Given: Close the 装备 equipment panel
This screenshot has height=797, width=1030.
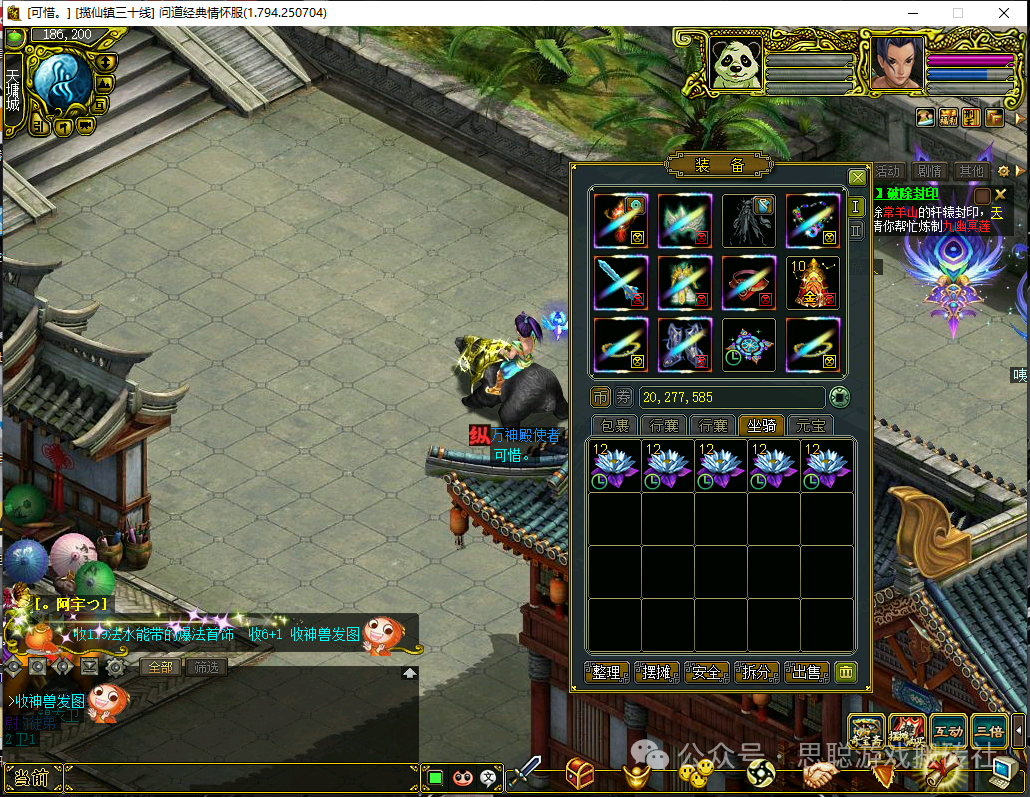Looking at the screenshot, I should pyautogui.click(x=857, y=177).
